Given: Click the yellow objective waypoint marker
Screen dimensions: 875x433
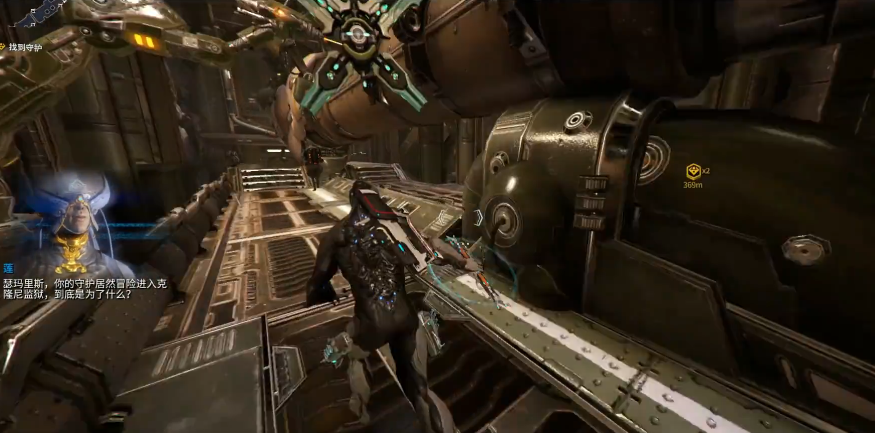Looking at the screenshot, I should click(x=692, y=172).
